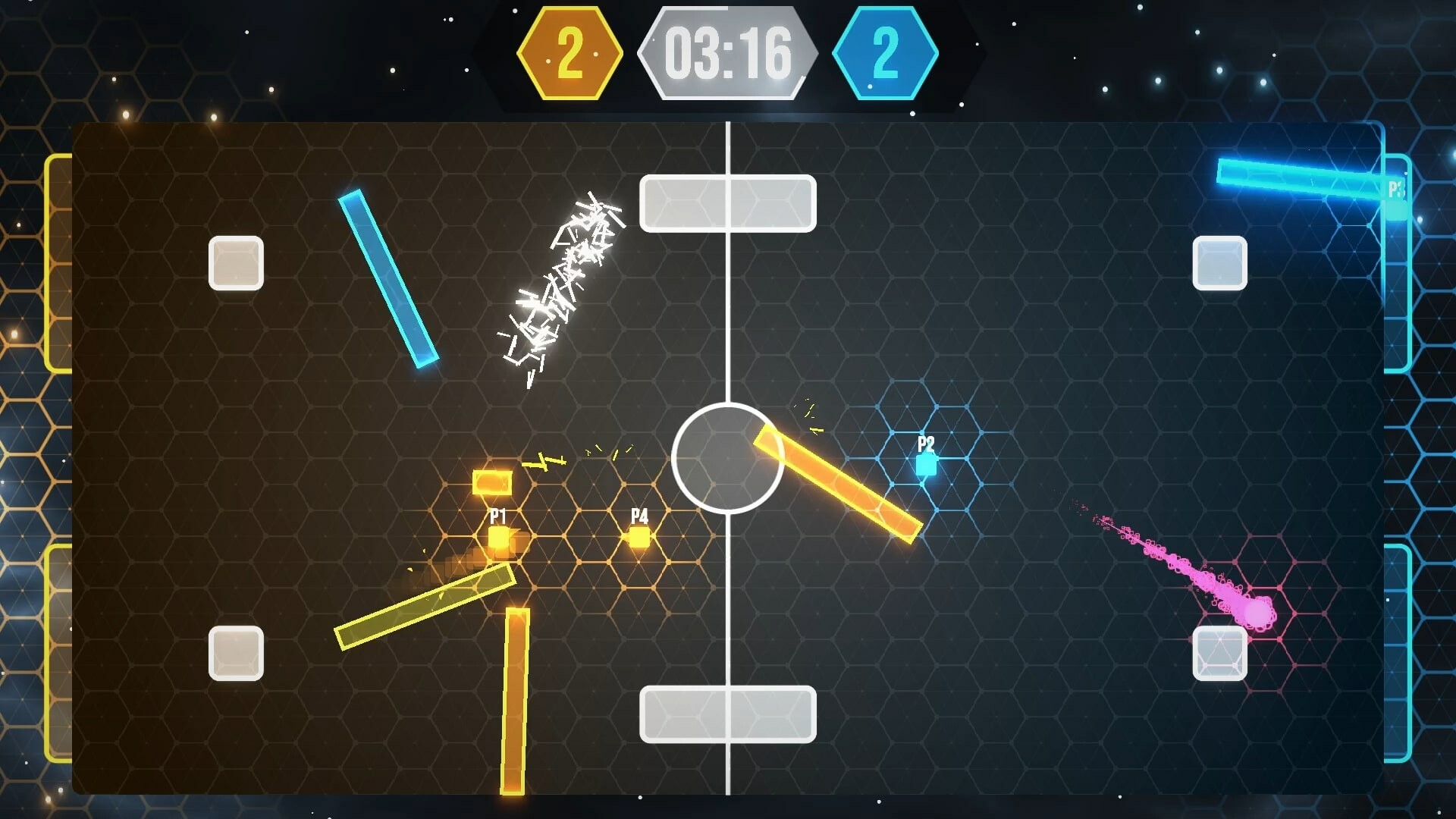Click the top-left white bumper square
The height and width of the screenshot is (819, 1456).
click(236, 262)
